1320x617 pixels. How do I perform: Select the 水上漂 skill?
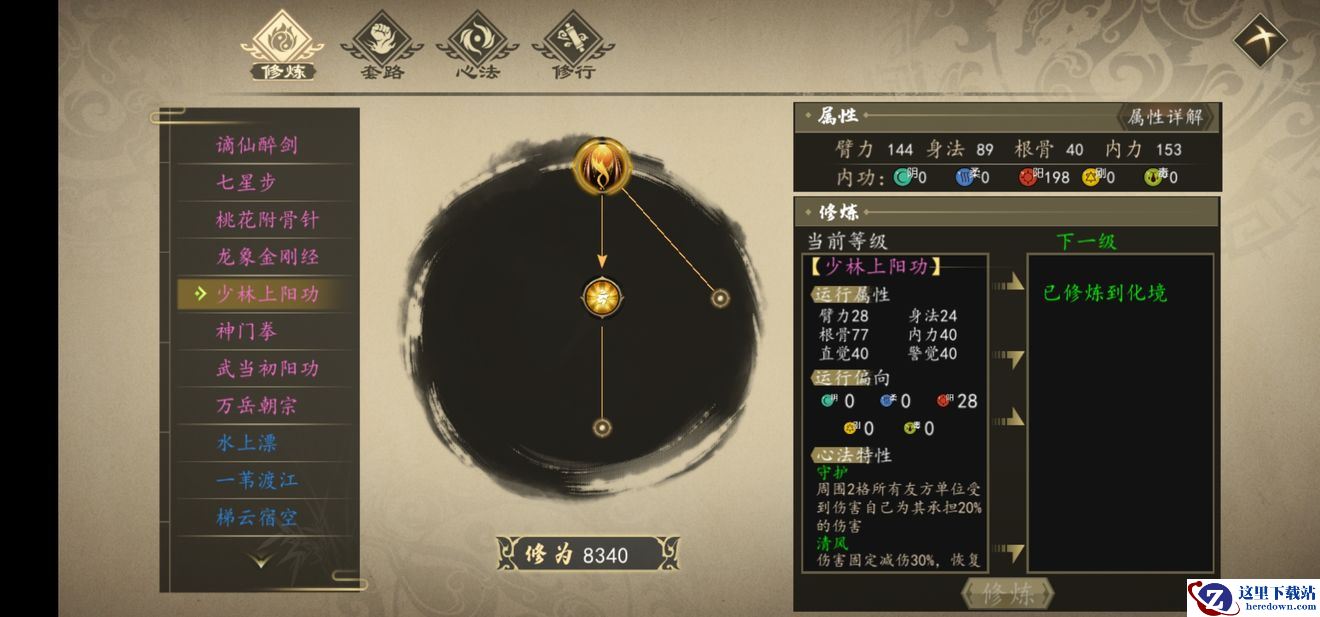tap(246, 442)
